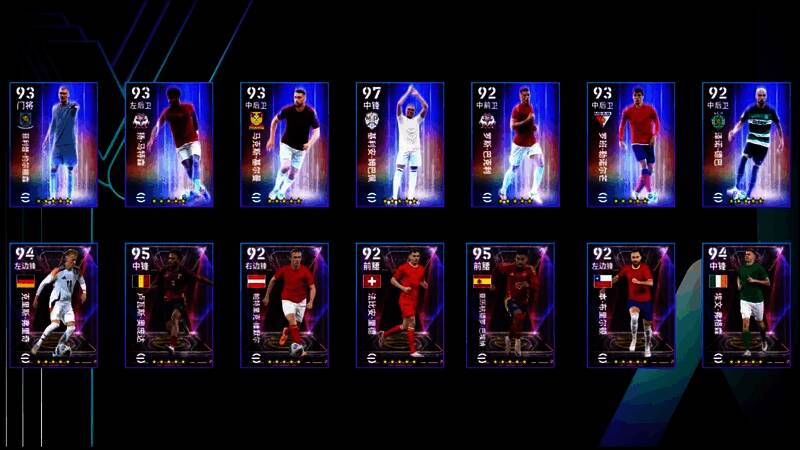Select the 95 centre-forward with Belgian flag
Screen dimensions: 800x450
pyautogui.click(x=168, y=304)
